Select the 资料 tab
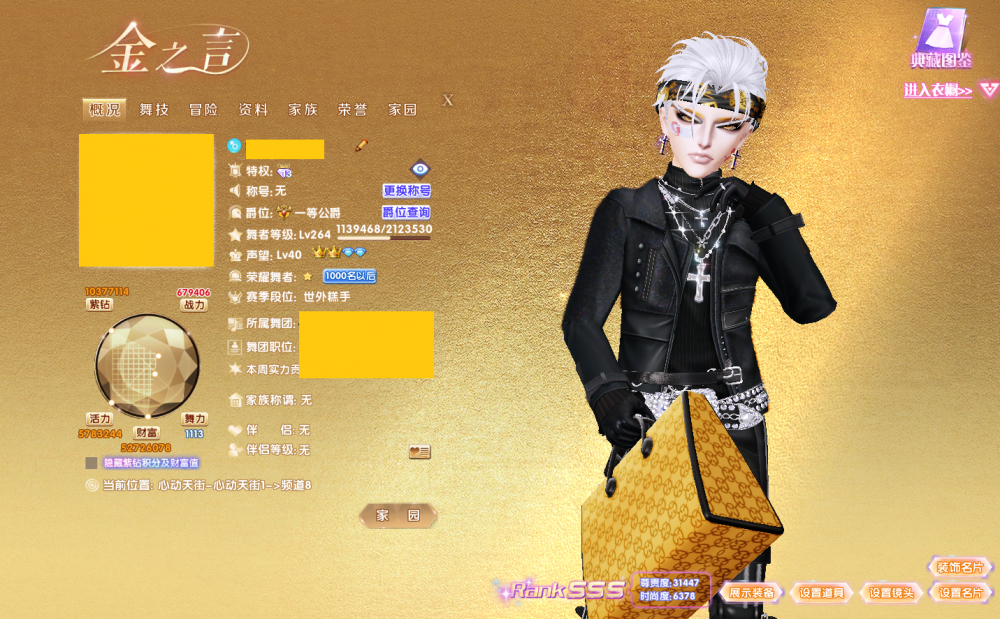 point(253,110)
